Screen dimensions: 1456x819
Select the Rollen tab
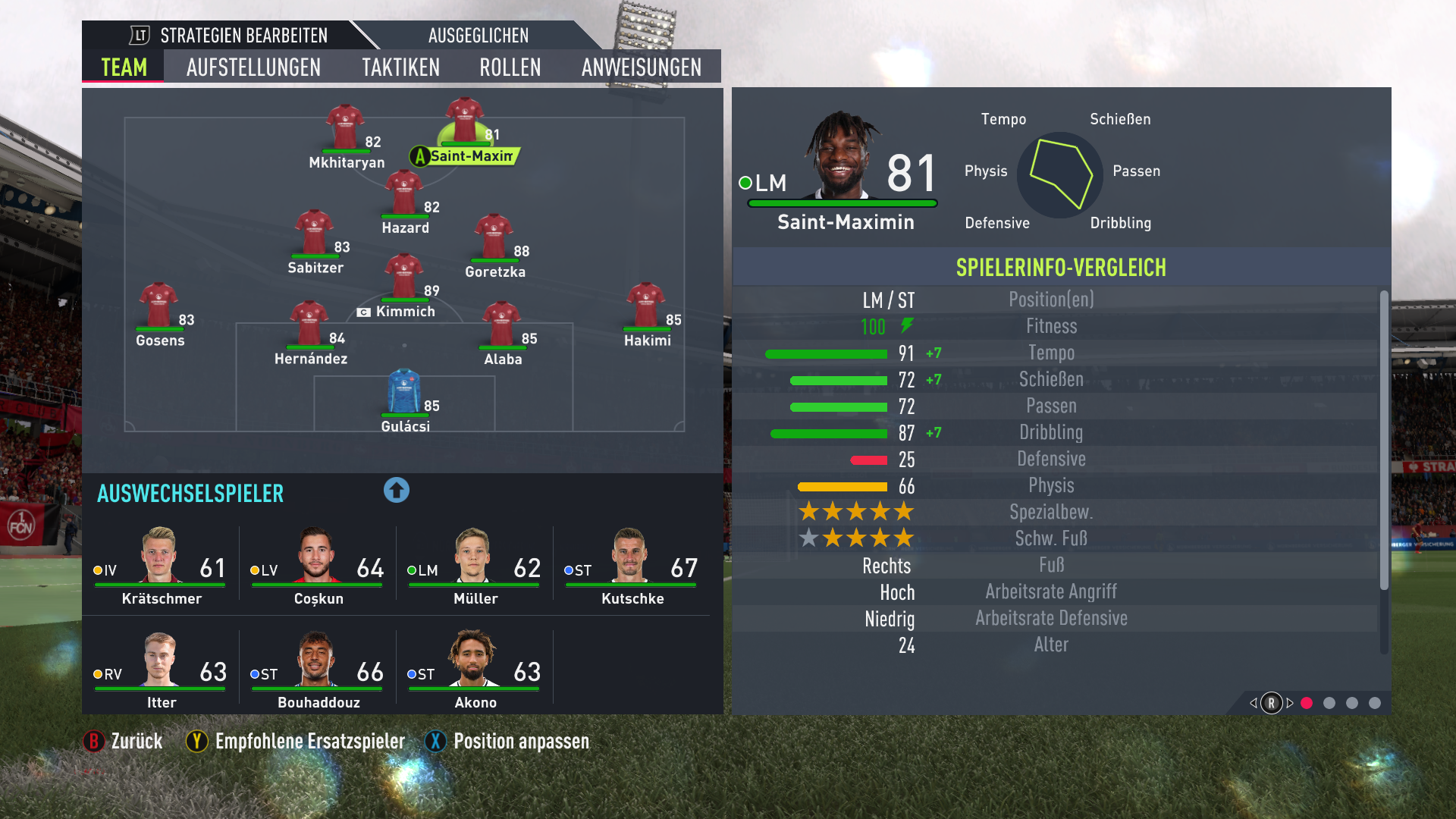click(x=510, y=67)
